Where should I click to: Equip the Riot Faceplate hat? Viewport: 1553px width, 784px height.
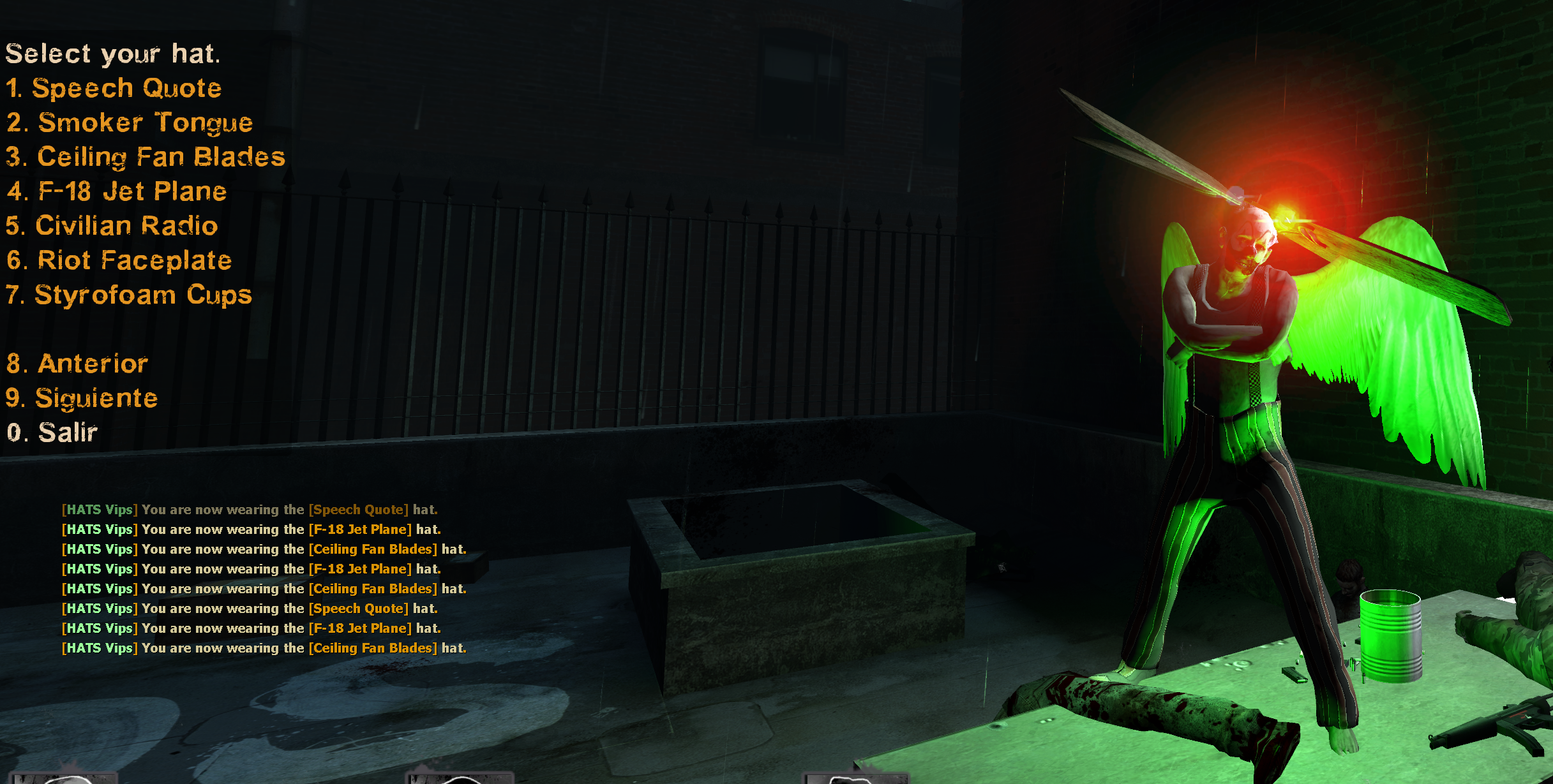119,260
